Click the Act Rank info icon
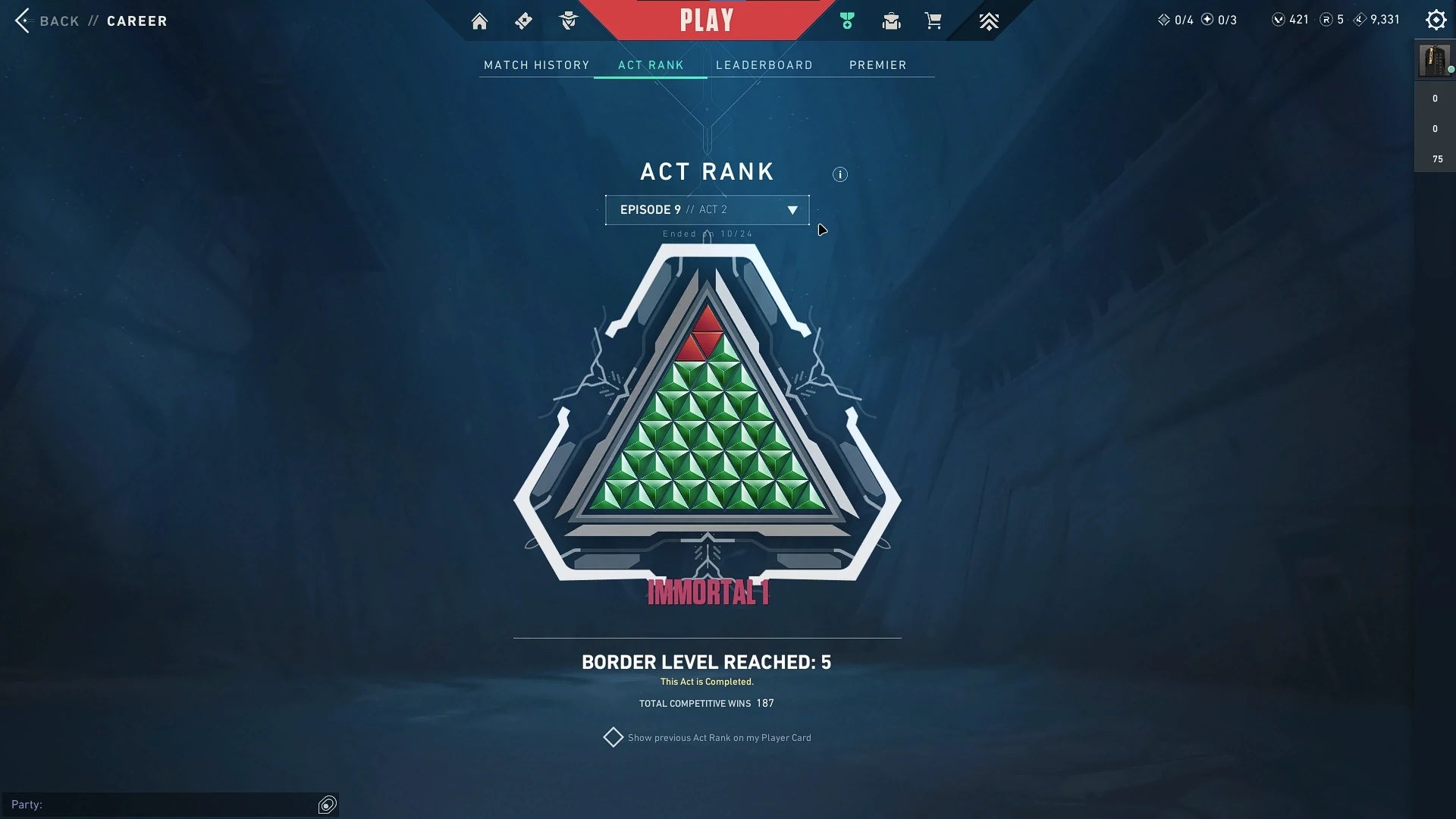The image size is (1456, 819). pyautogui.click(x=839, y=174)
